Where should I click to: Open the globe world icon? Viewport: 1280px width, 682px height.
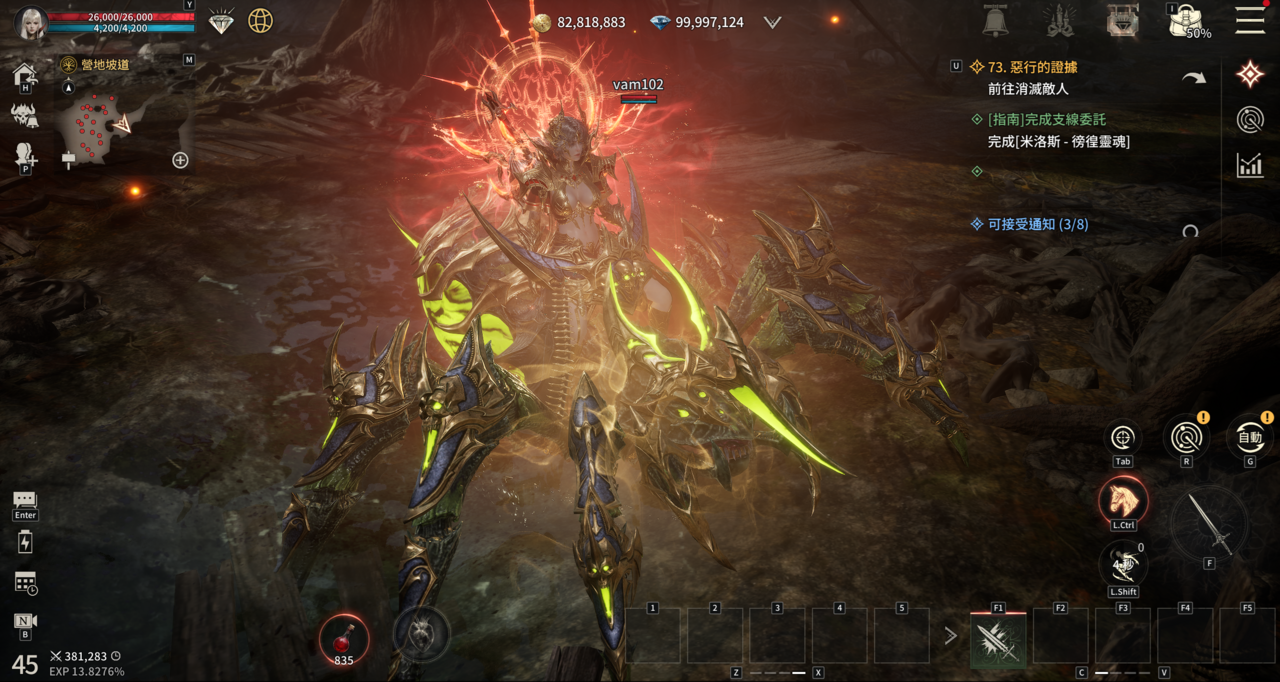coord(260,21)
